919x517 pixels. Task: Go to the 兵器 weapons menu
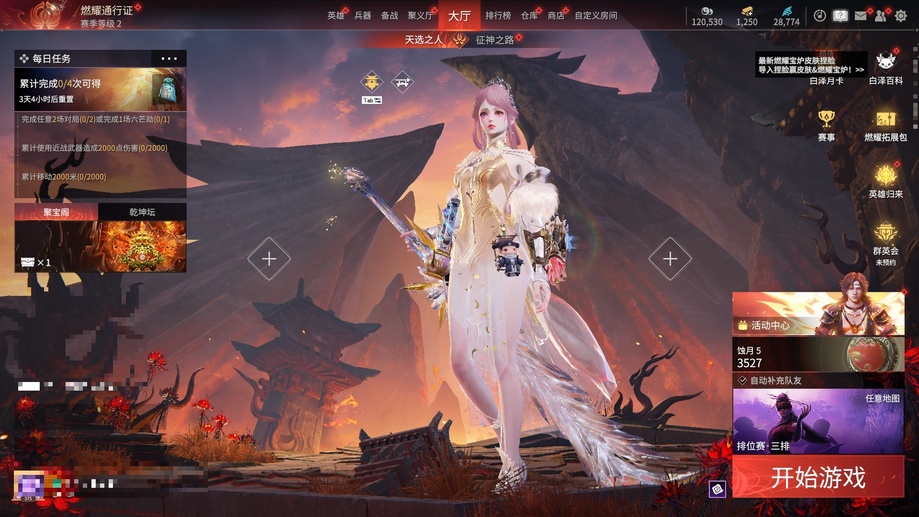[x=362, y=16]
